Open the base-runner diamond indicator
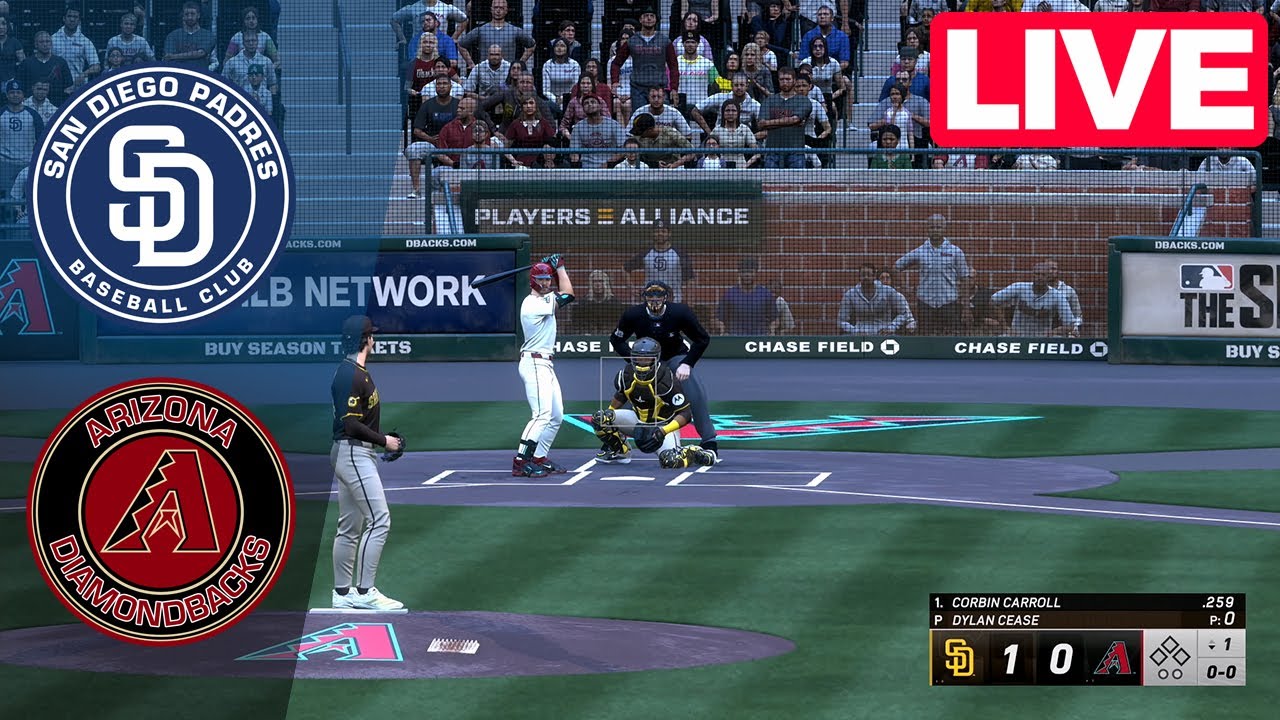The image size is (1280, 720). coord(1170,650)
